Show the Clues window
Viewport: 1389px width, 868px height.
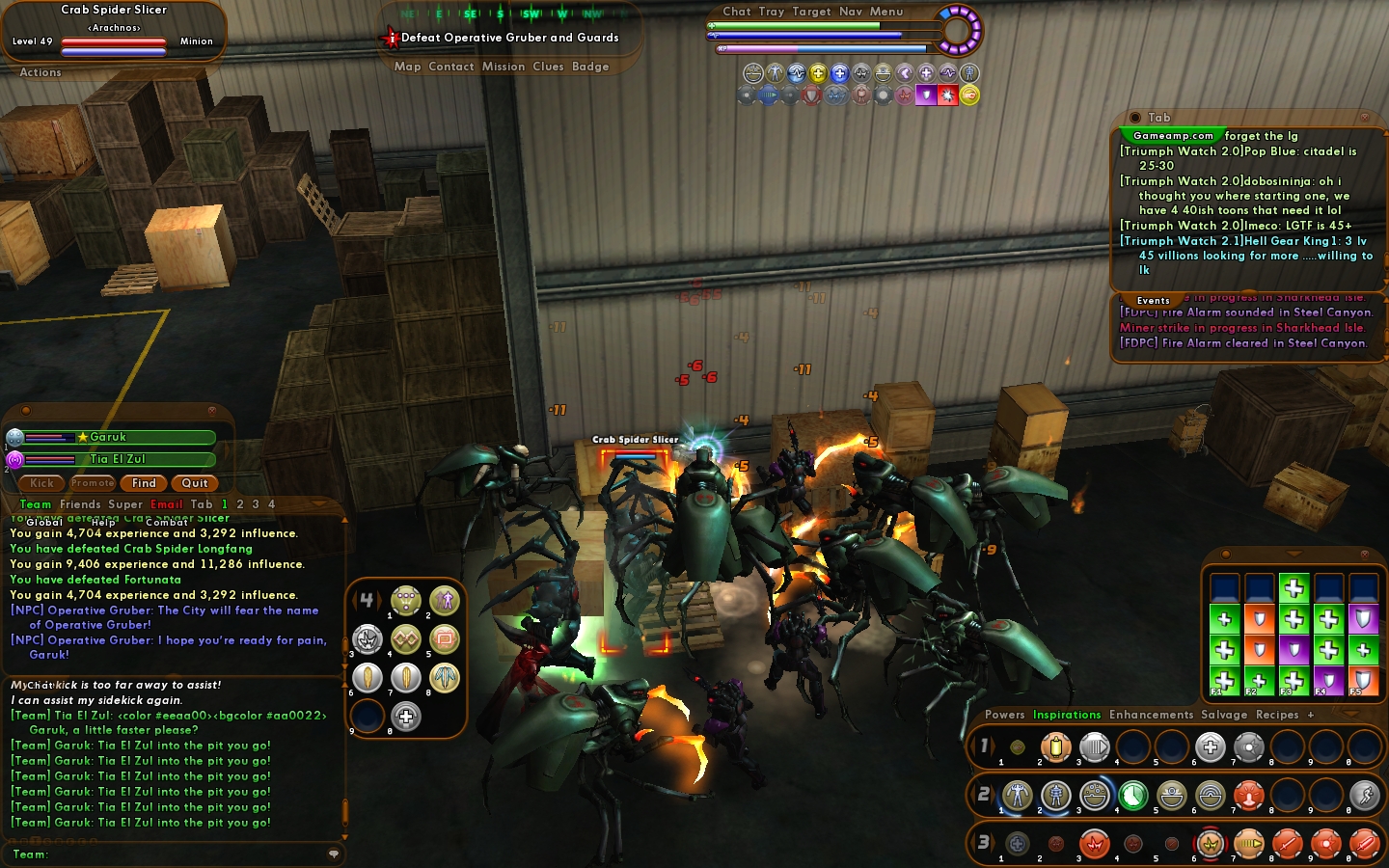[x=548, y=67]
